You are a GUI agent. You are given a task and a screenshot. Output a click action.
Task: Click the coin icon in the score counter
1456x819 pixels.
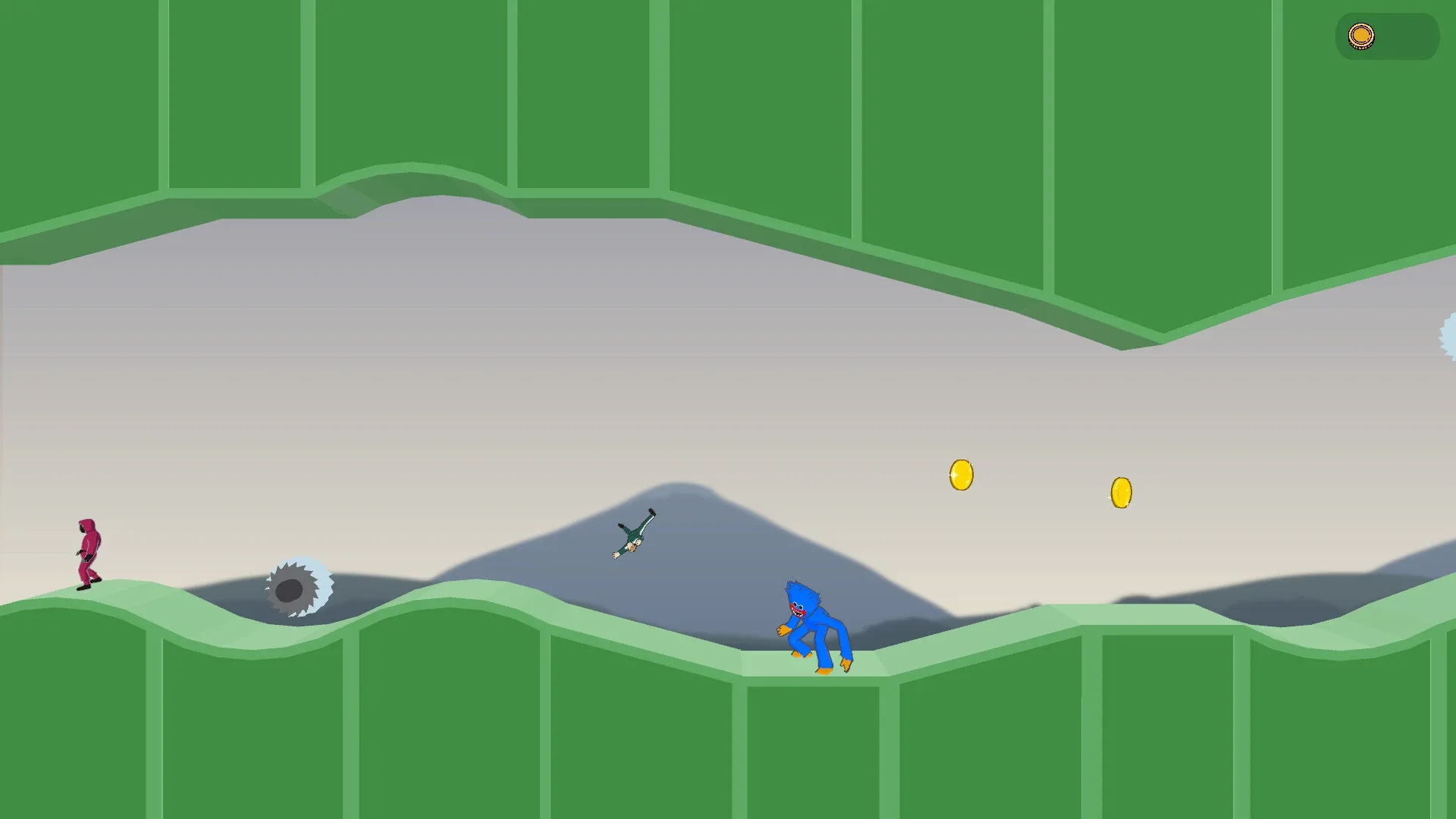[x=1361, y=35]
